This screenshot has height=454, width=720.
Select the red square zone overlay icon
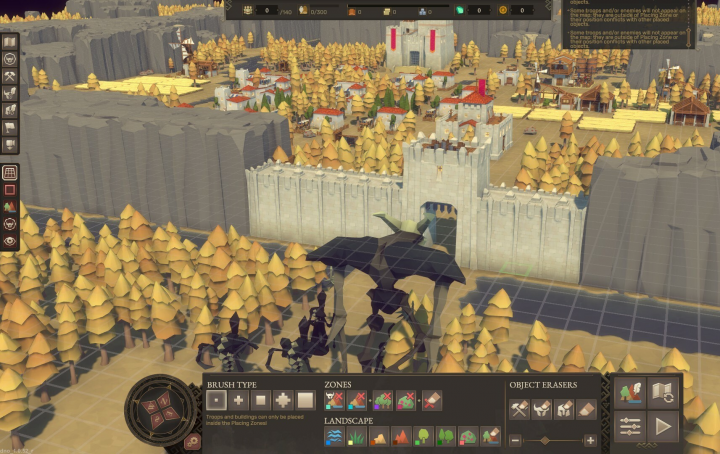[x=10, y=189]
